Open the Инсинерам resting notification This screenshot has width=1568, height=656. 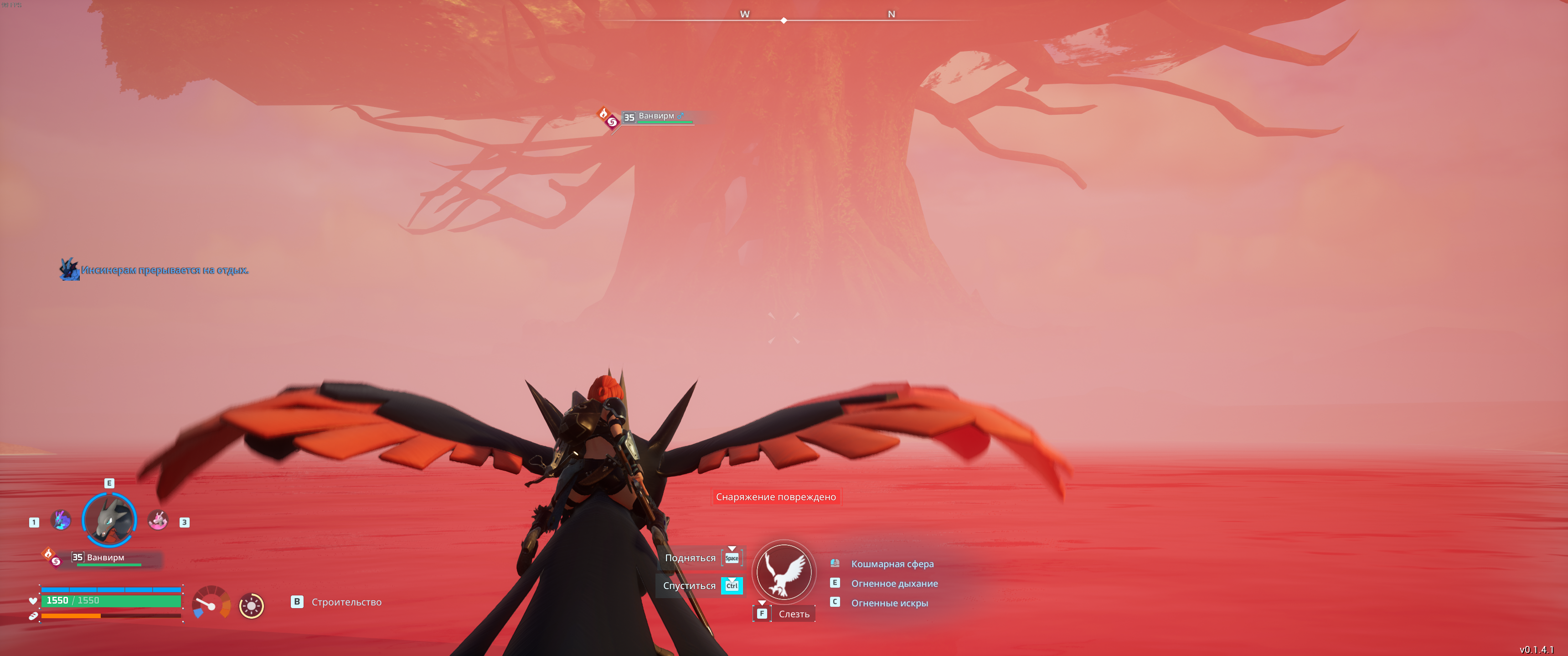coord(165,270)
